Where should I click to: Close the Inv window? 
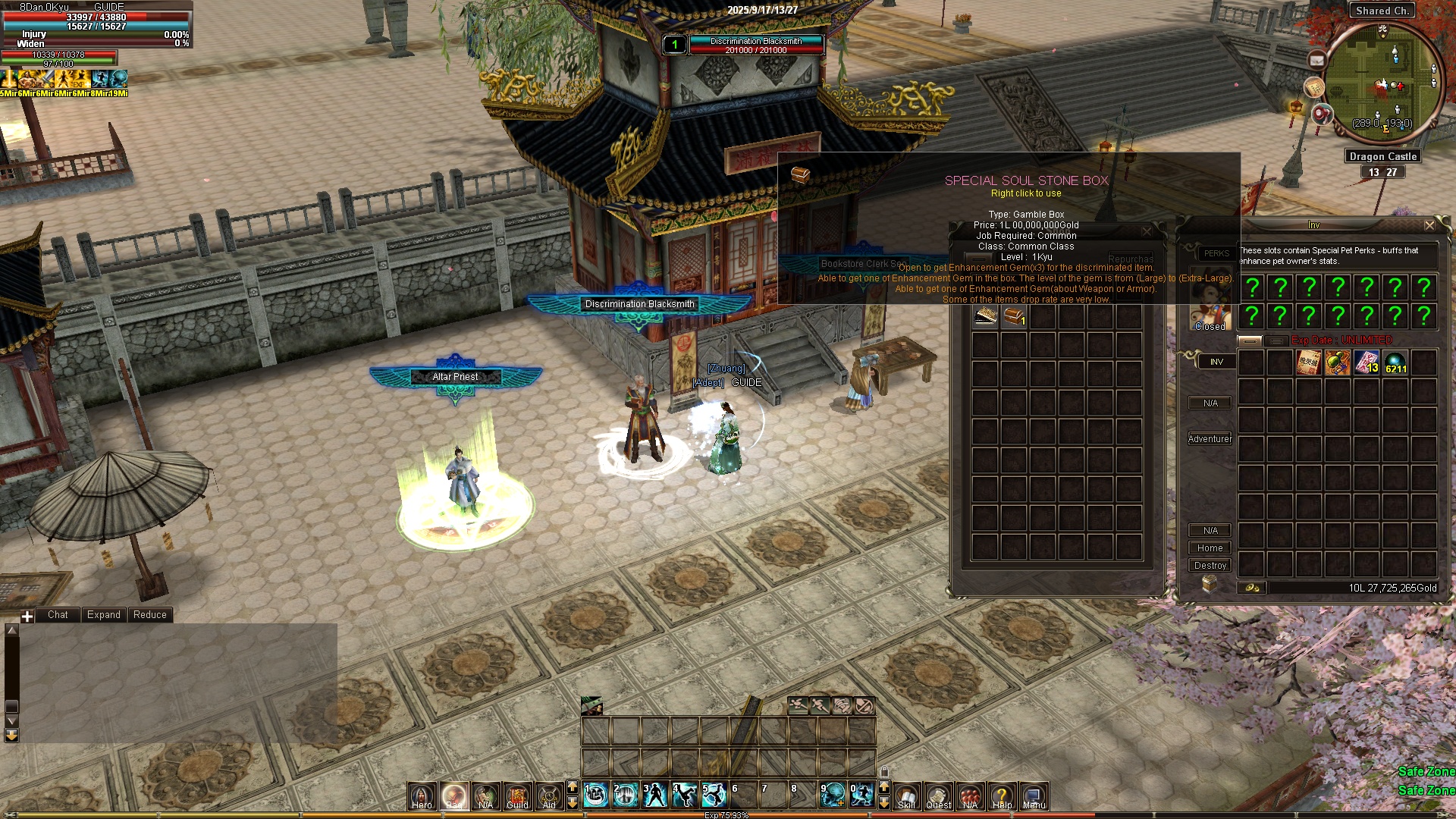click(x=1429, y=225)
